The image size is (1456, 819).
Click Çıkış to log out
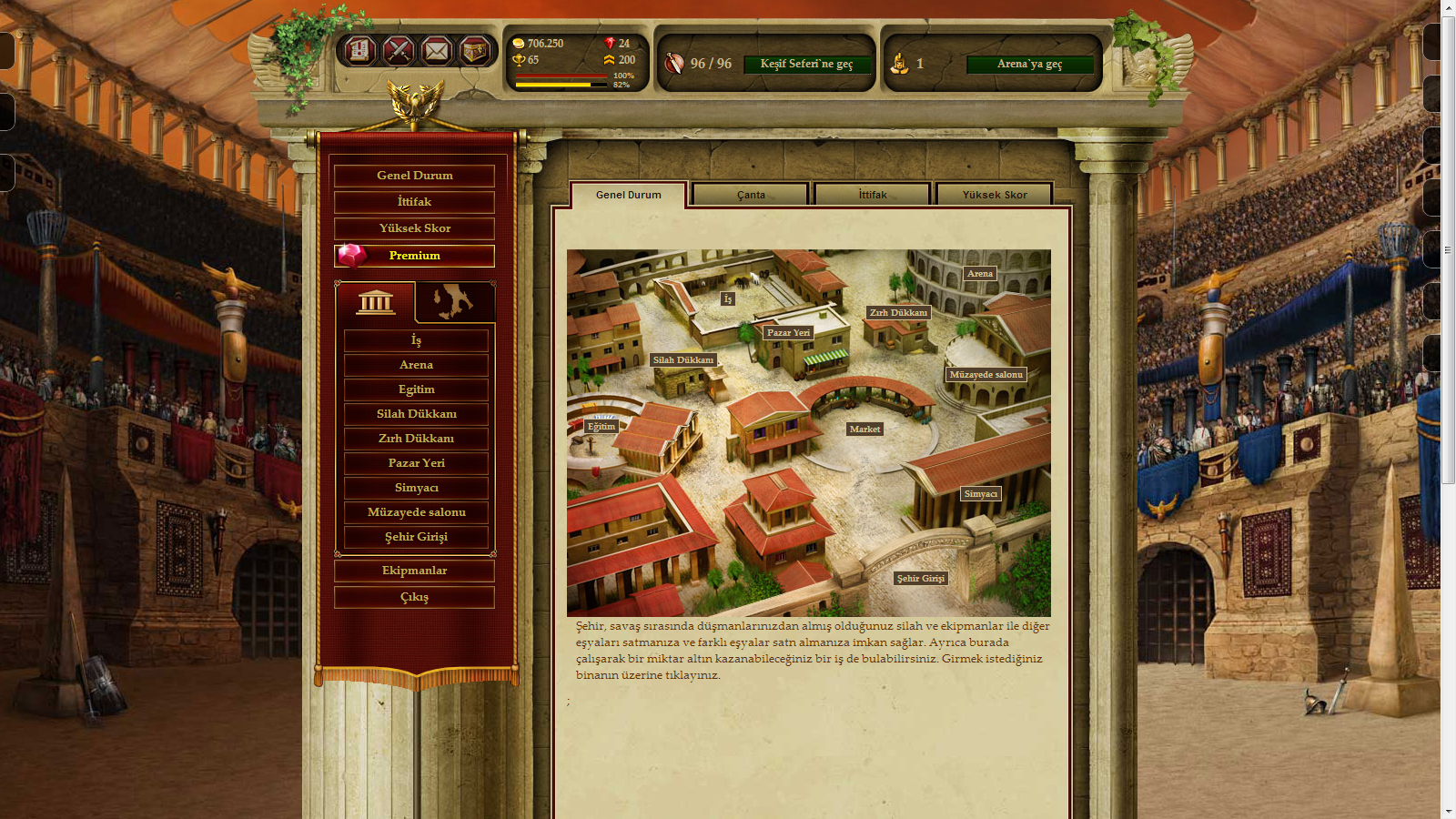(414, 597)
